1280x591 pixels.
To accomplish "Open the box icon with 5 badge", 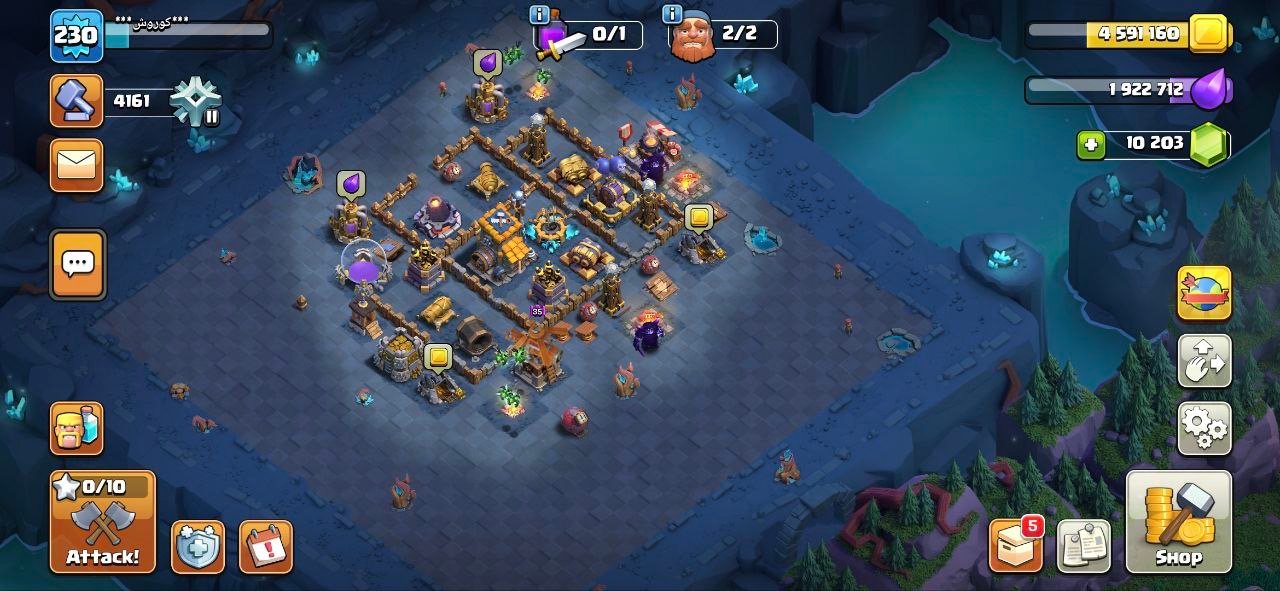I will click(1016, 546).
